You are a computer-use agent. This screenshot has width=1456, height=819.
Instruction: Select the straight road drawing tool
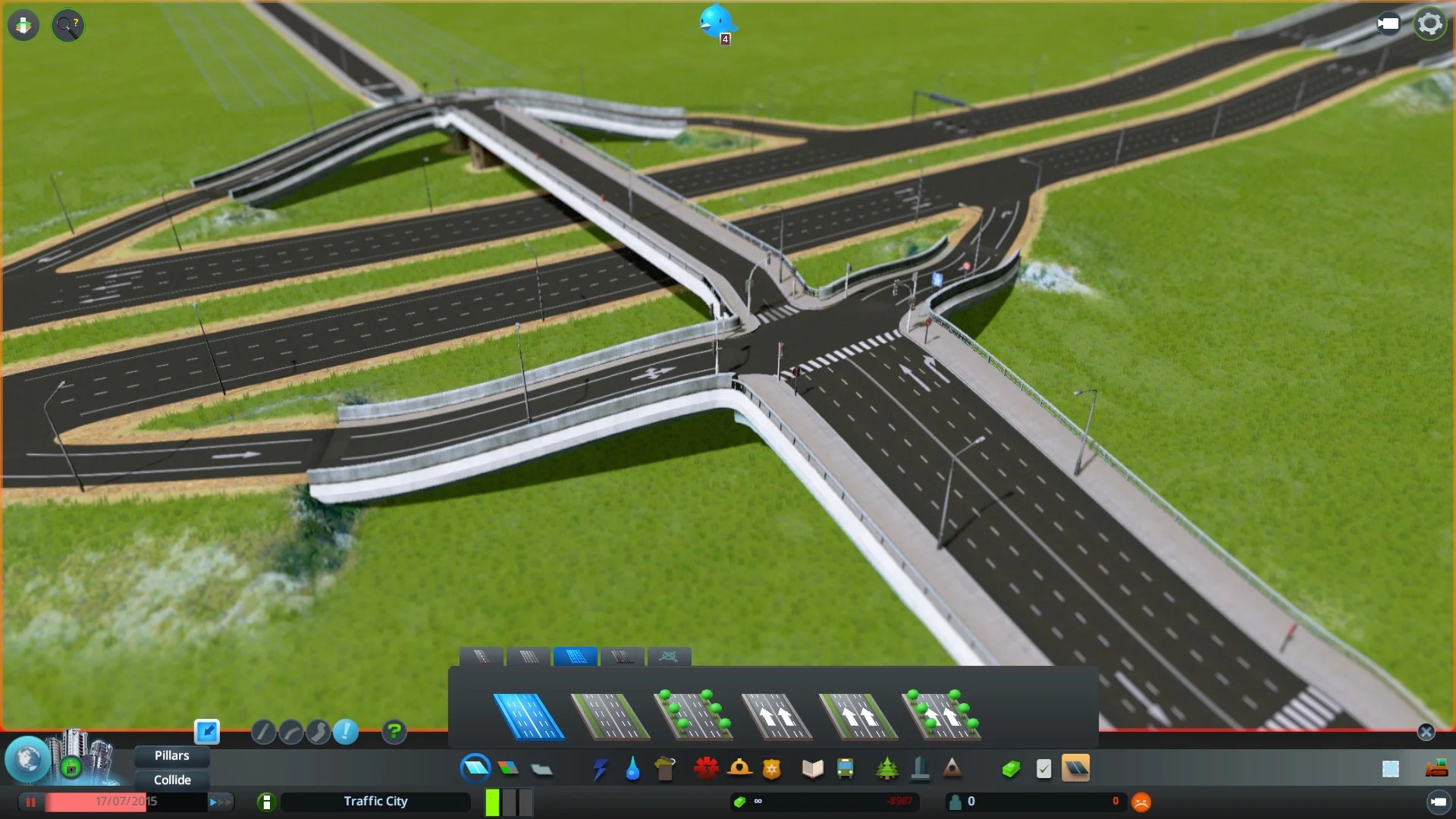[263, 732]
